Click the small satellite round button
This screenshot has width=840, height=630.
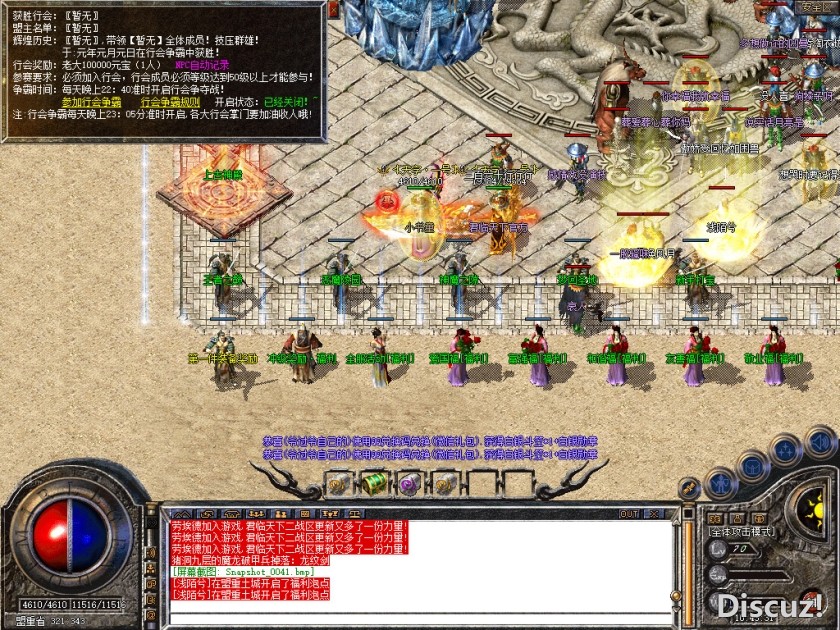(689, 489)
